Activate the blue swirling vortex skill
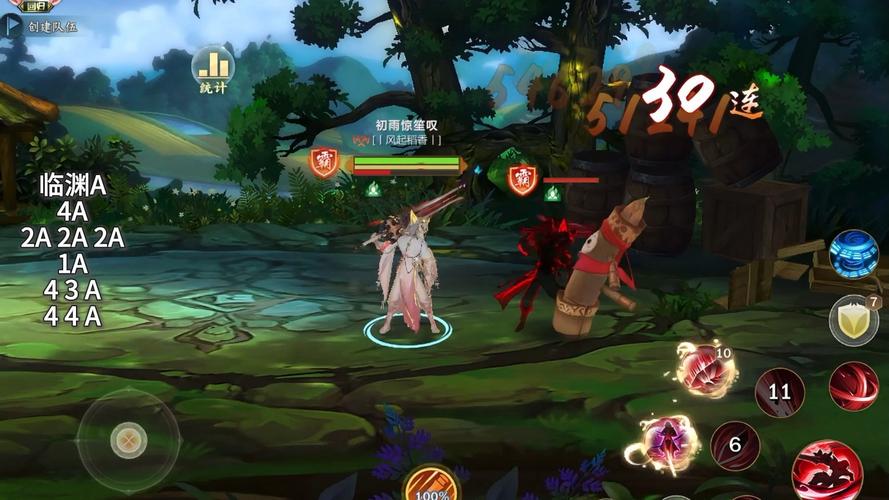 [853, 254]
